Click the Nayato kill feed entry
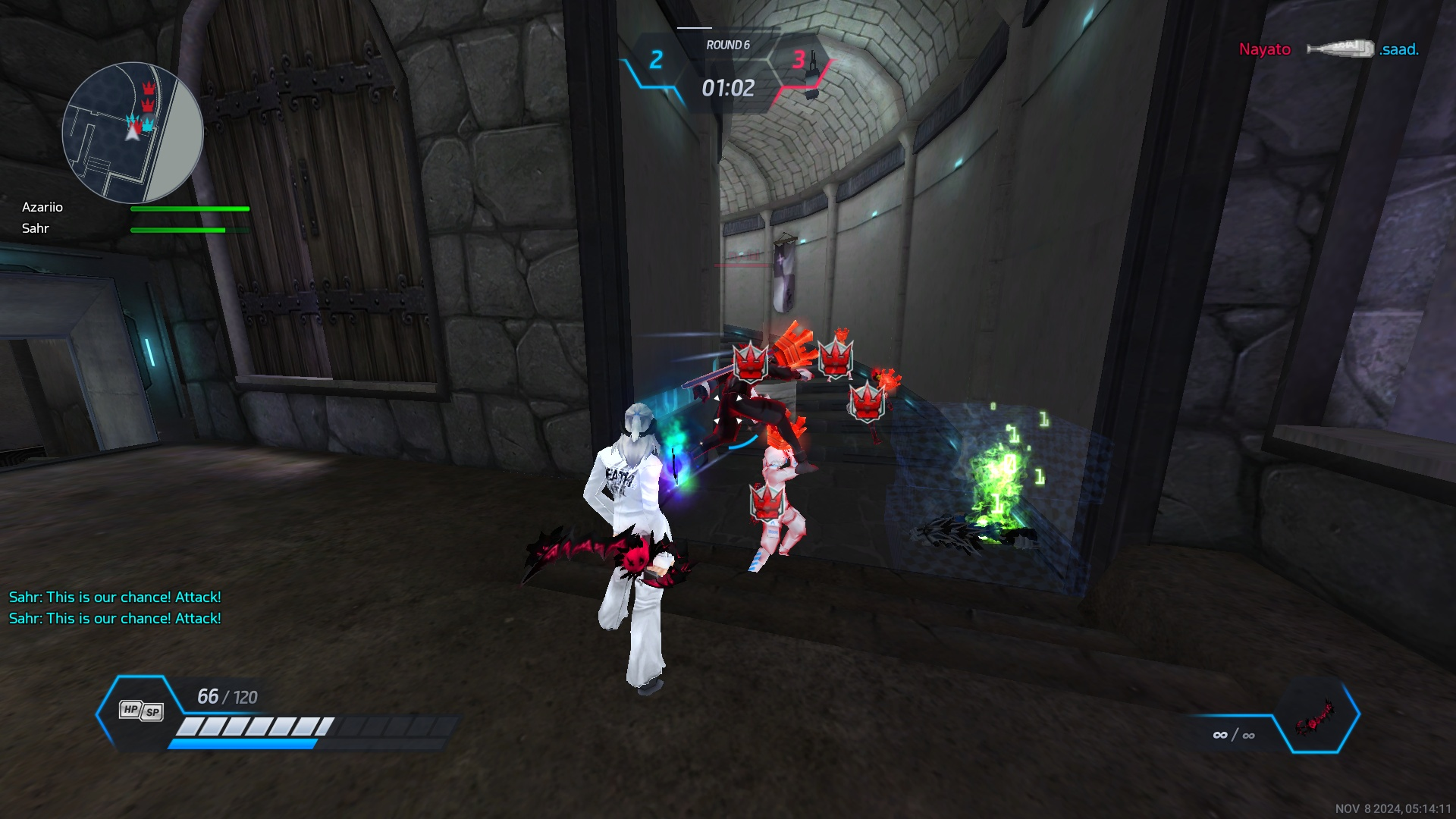 coord(1264,49)
